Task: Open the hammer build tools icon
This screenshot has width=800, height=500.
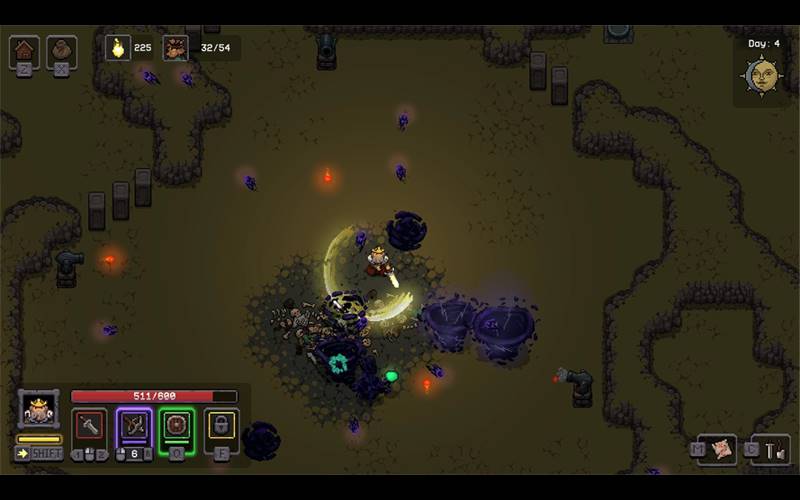Action: 771,450
